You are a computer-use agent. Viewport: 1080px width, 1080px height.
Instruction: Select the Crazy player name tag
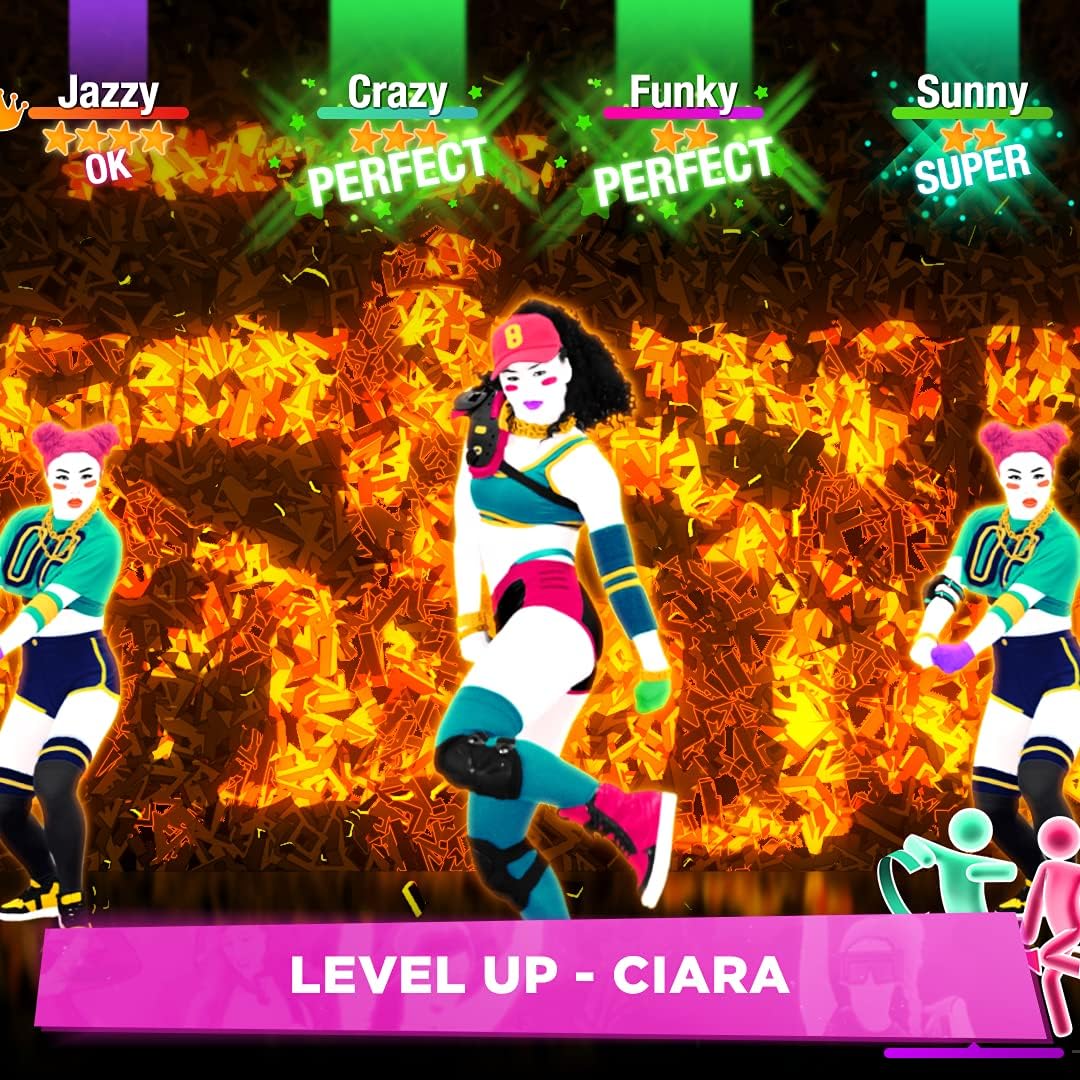coord(397,93)
